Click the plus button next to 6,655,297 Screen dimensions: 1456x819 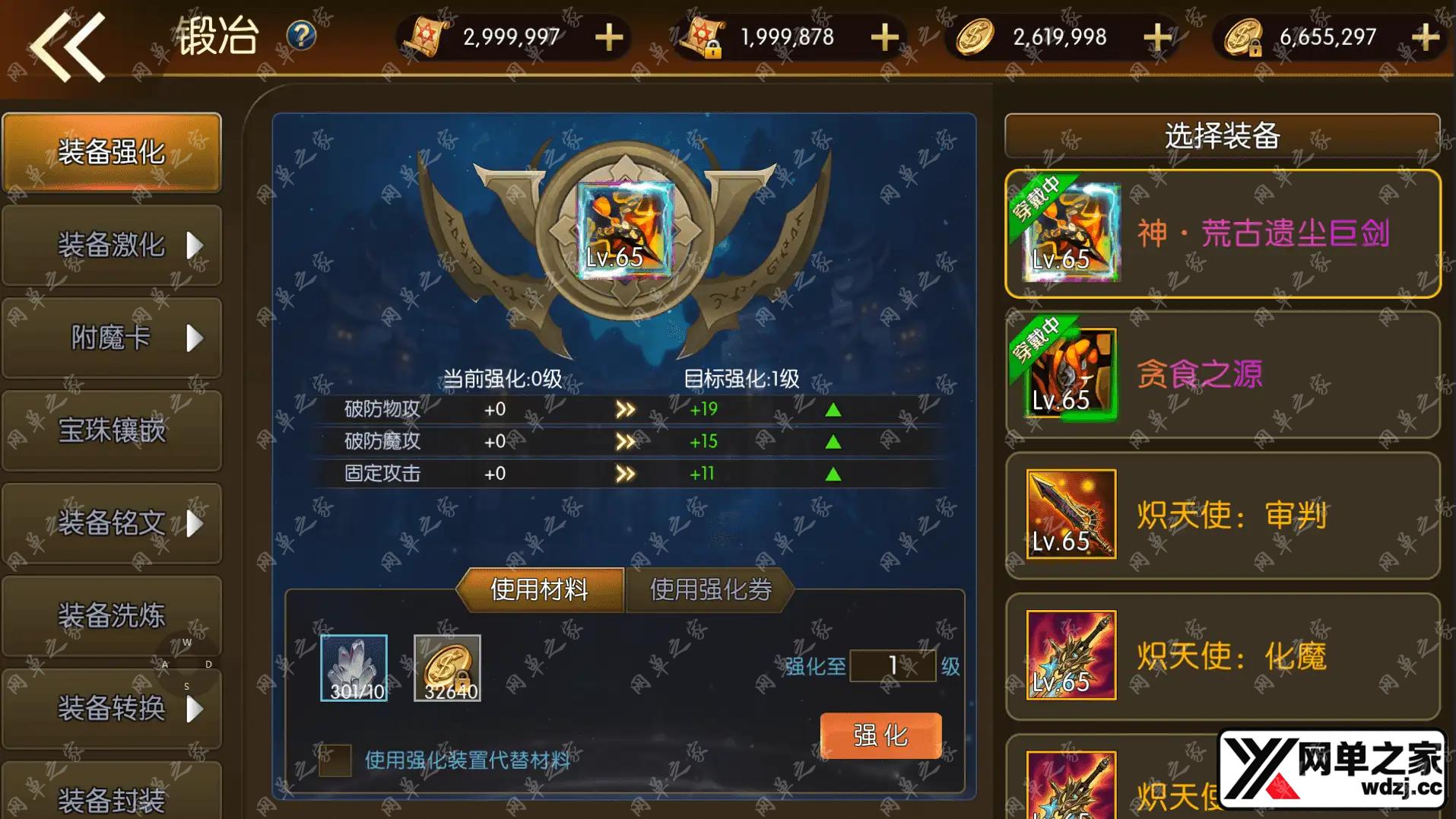[1427, 36]
